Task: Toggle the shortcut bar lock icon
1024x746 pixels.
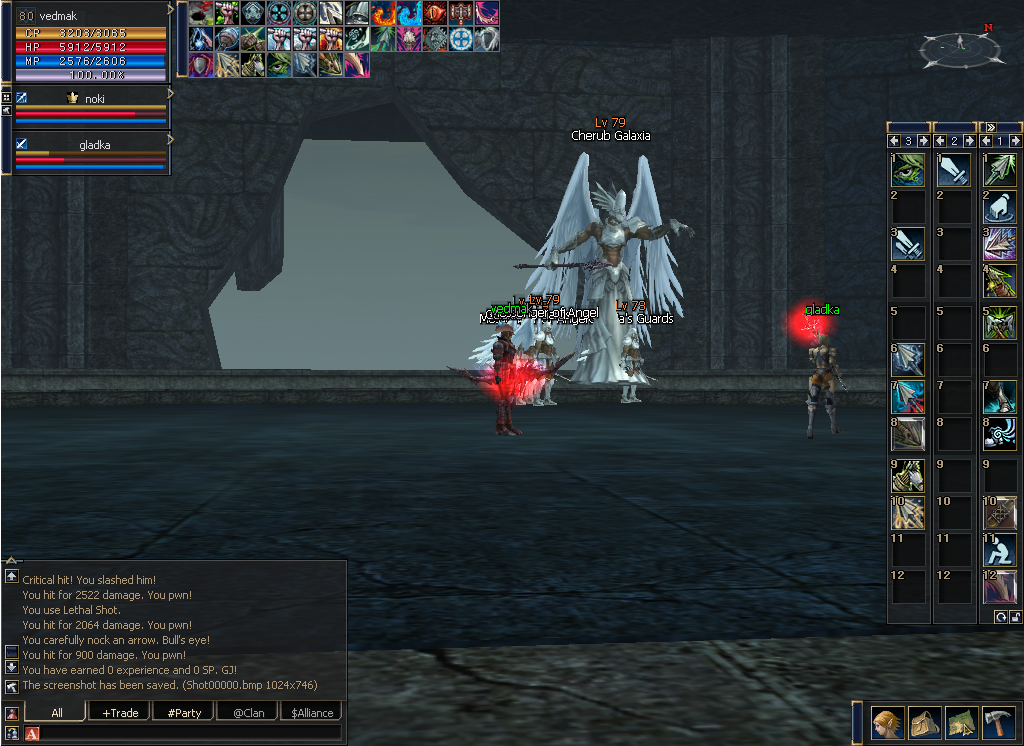Action: 1014,617
